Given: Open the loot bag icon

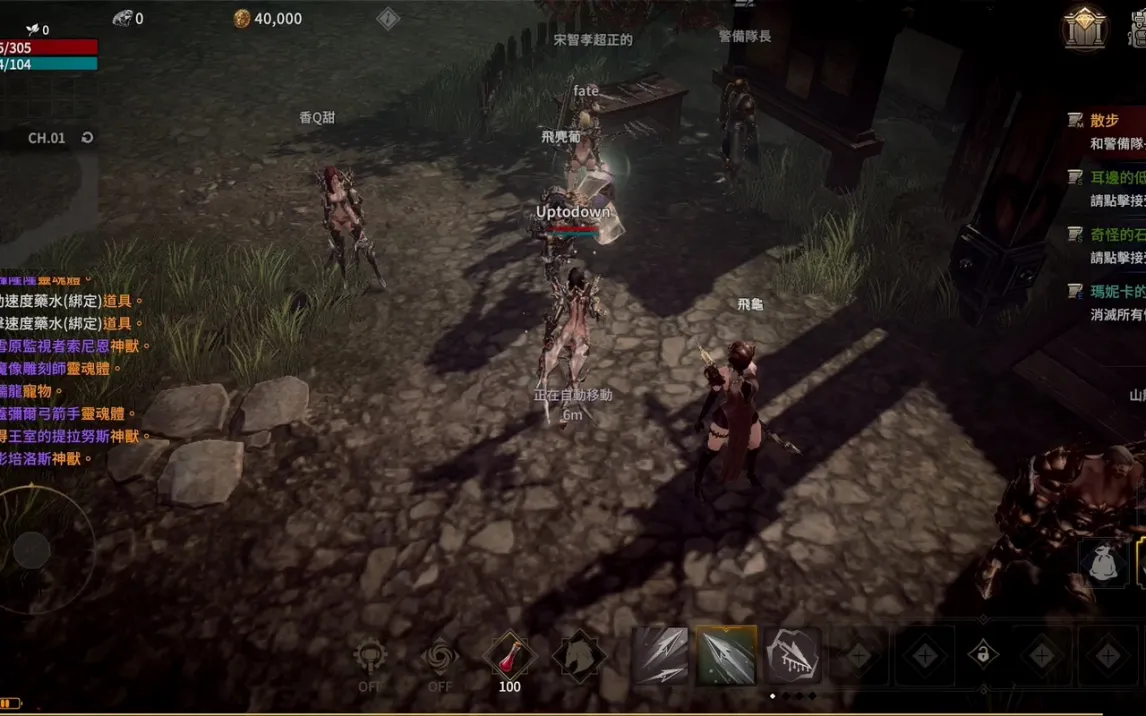Looking at the screenshot, I should (x=1104, y=563).
